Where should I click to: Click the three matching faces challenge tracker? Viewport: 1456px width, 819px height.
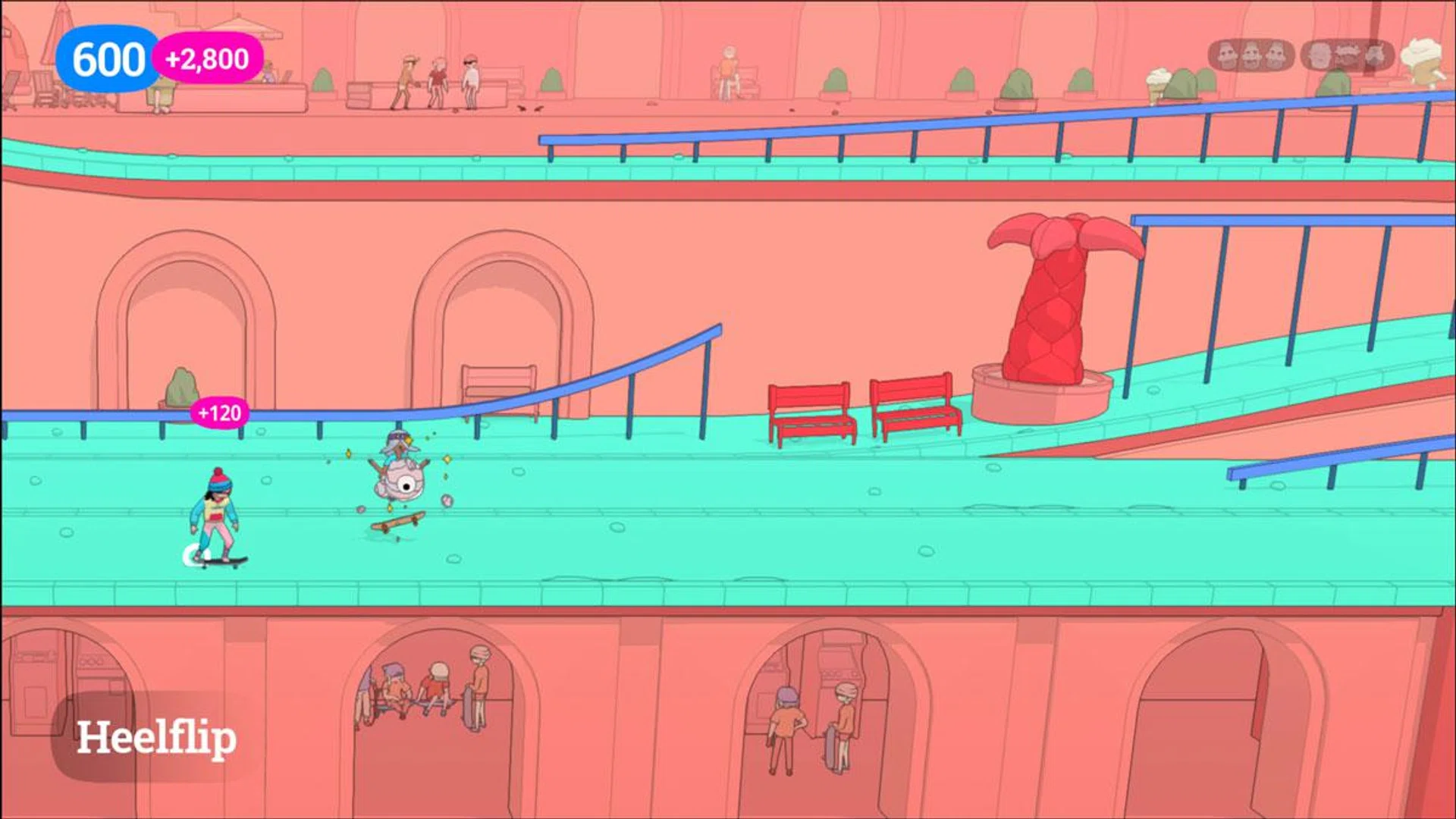pos(1250,56)
